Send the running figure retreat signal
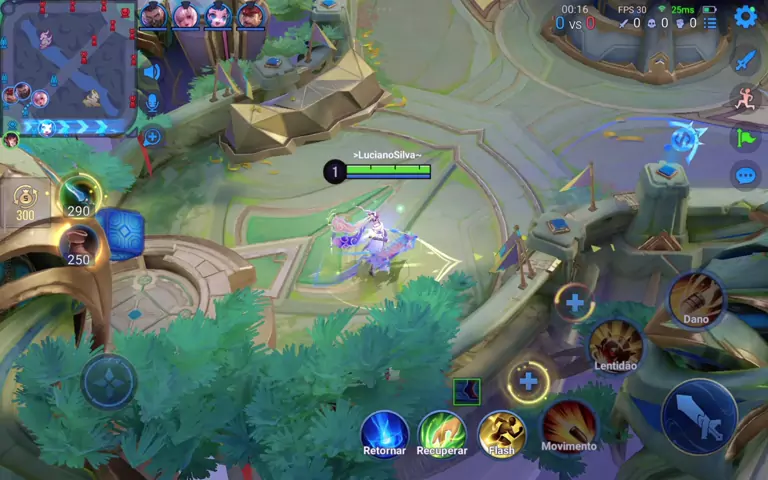The height and width of the screenshot is (480, 768). tap(745, 98)
